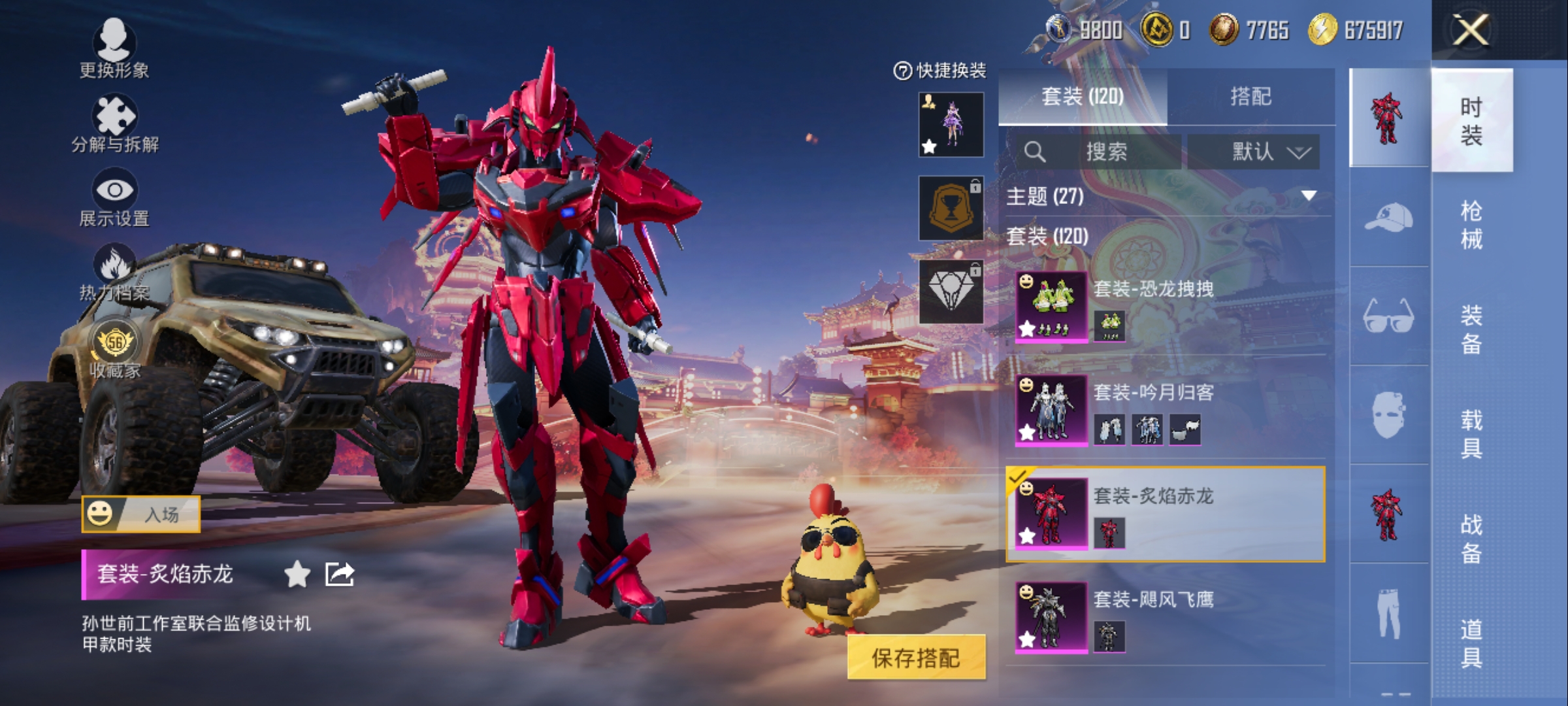Favorite the outfit with the star icon
The image size is (1568, 706).
point(297,575)
